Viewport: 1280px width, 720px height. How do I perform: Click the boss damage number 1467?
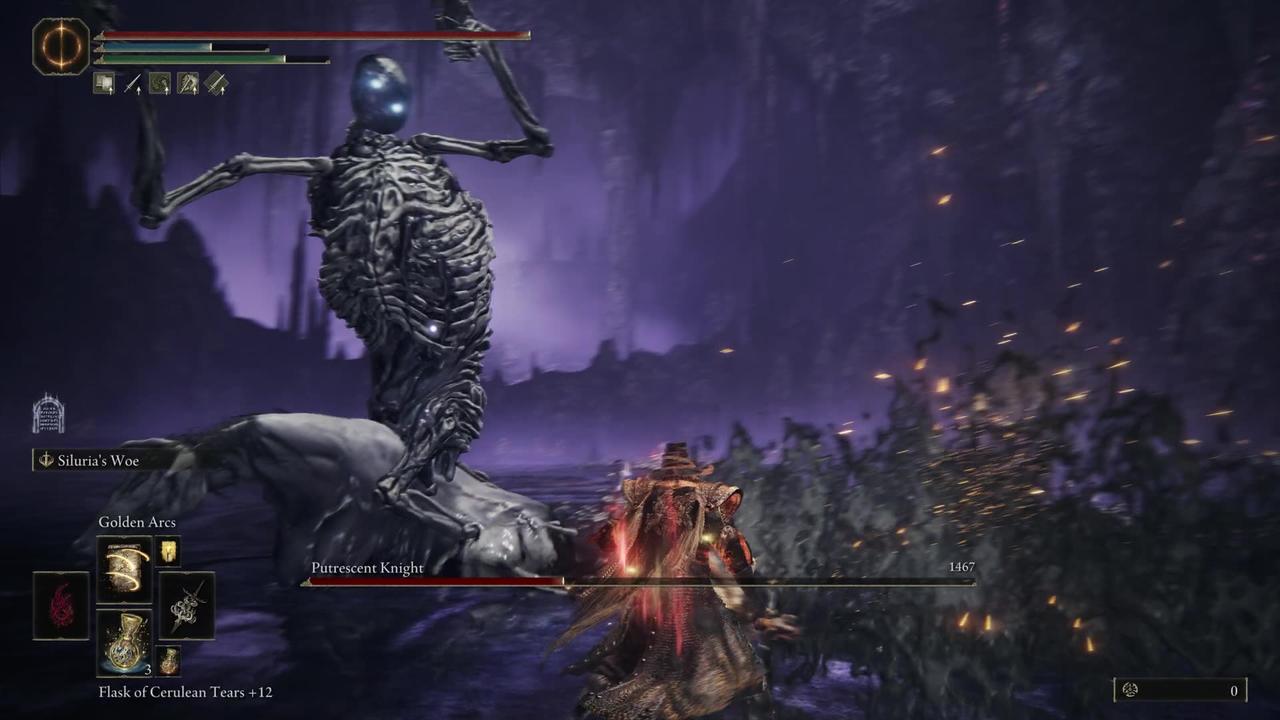click(961, 566)
